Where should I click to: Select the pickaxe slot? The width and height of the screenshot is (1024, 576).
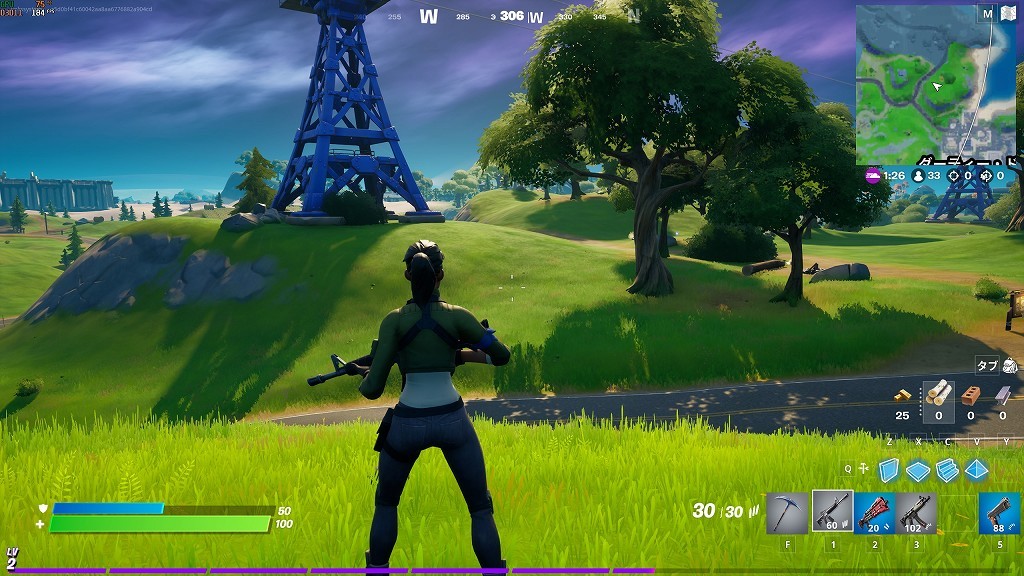tap(787, 512)
